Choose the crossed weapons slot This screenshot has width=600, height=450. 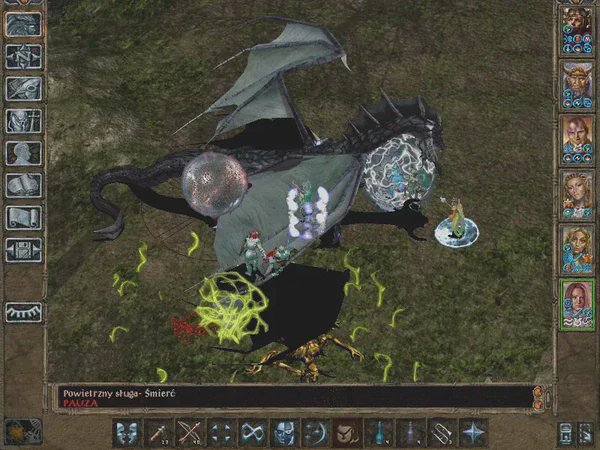tap(190, 432)
